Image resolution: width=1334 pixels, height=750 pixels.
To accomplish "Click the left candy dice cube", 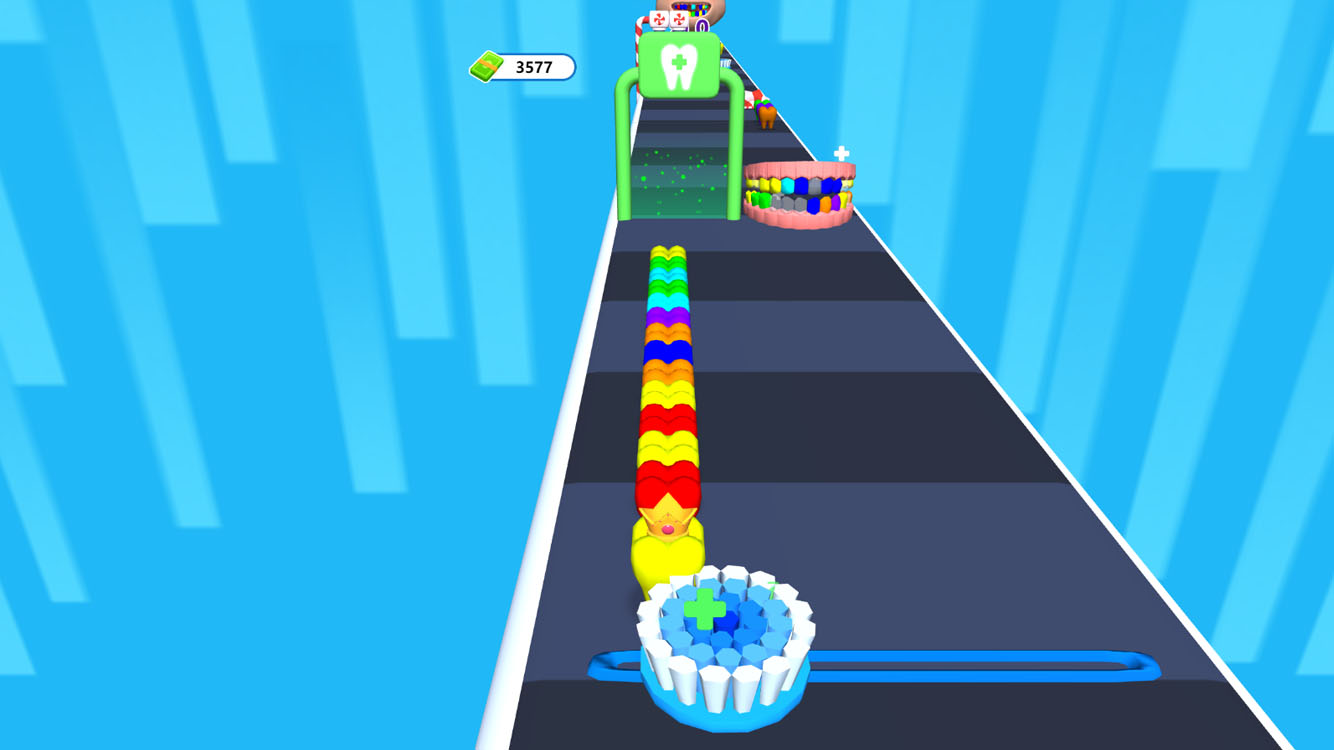I will 658,17.
